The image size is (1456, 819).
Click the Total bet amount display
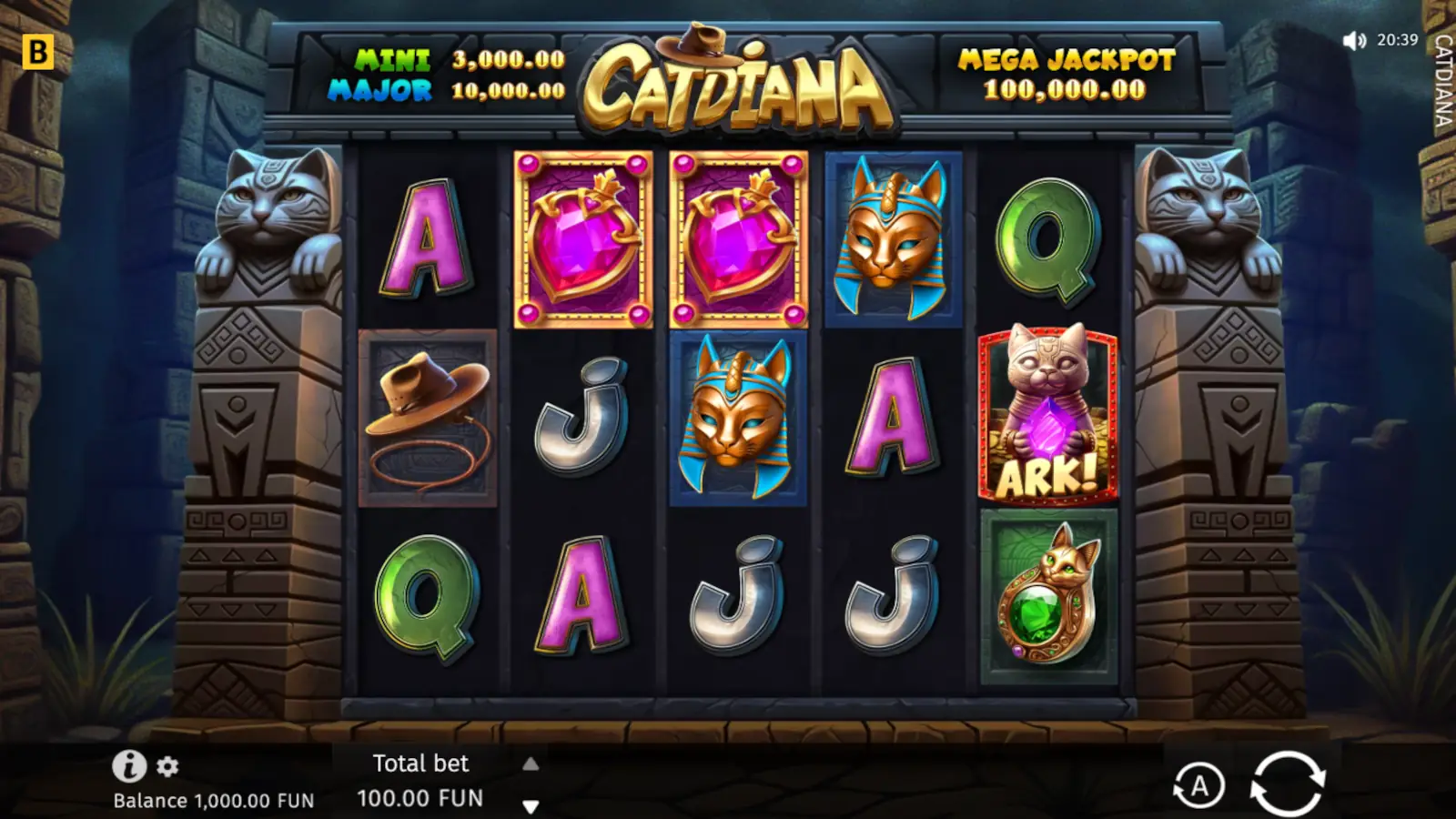click(x=420, y=797)
